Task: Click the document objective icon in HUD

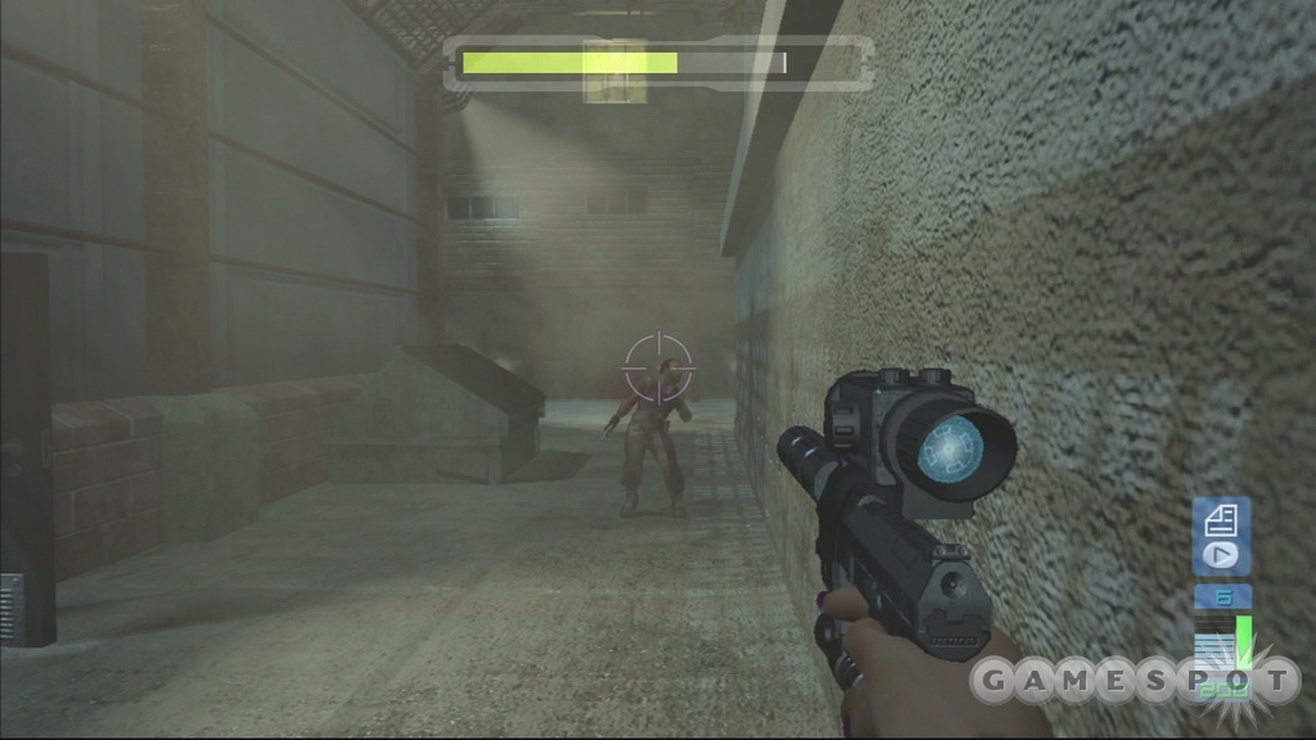Action: [x=1220, y=520]
